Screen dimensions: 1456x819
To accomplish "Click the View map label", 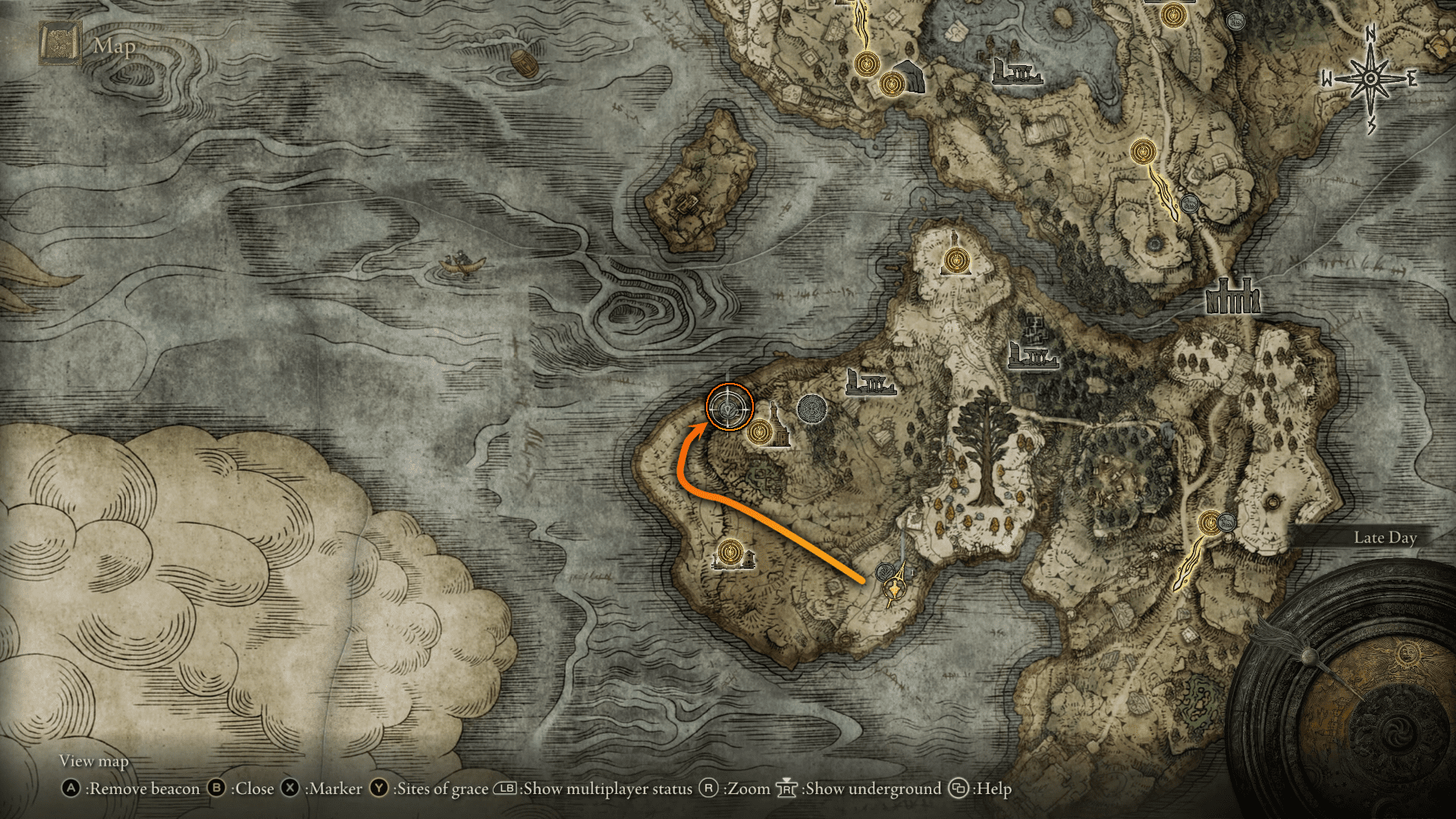I will point(94,761).
